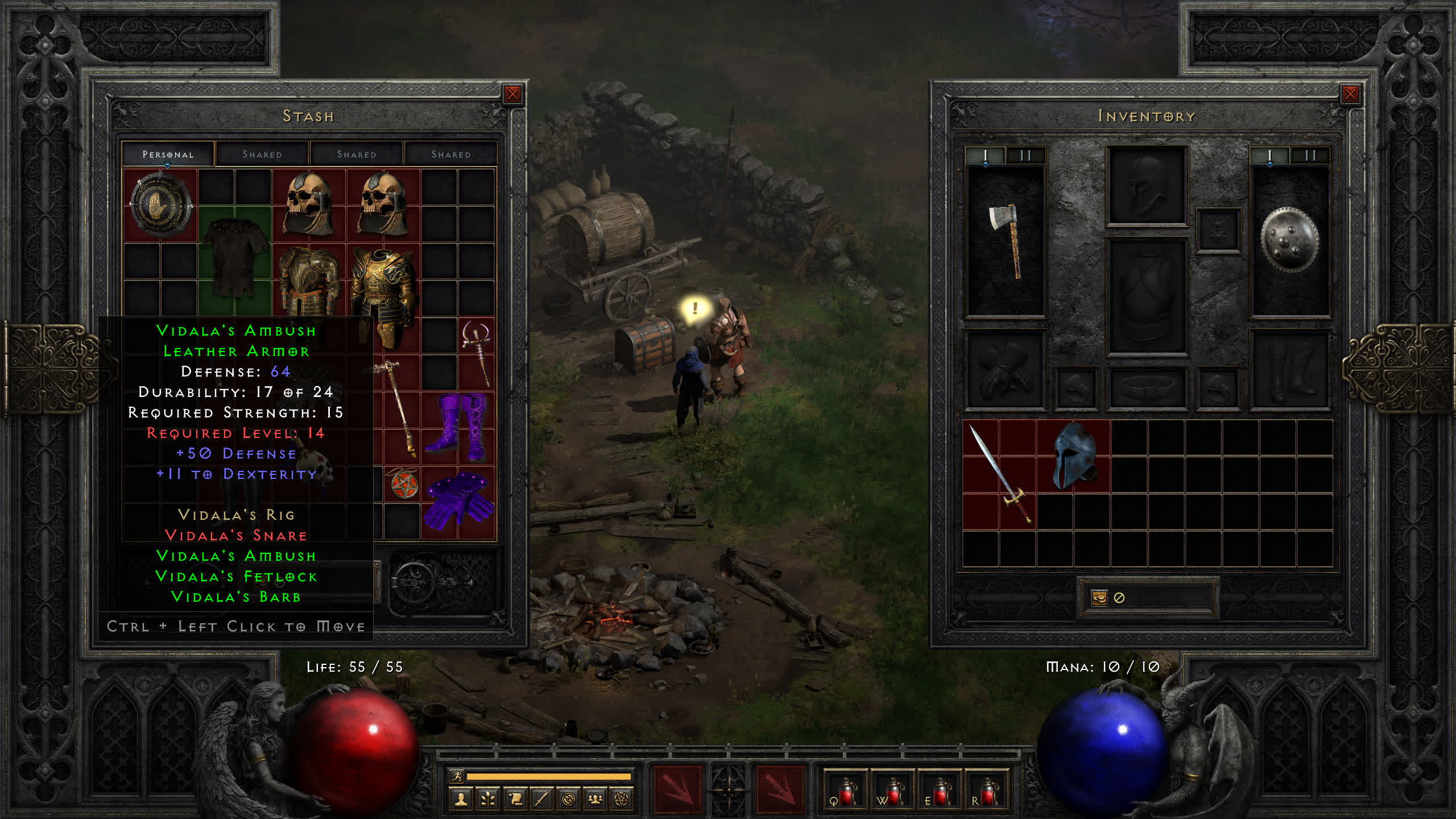Open the inventory gold drop button
Viewport: 1456px width, 819px height.
click(1099, 598)
